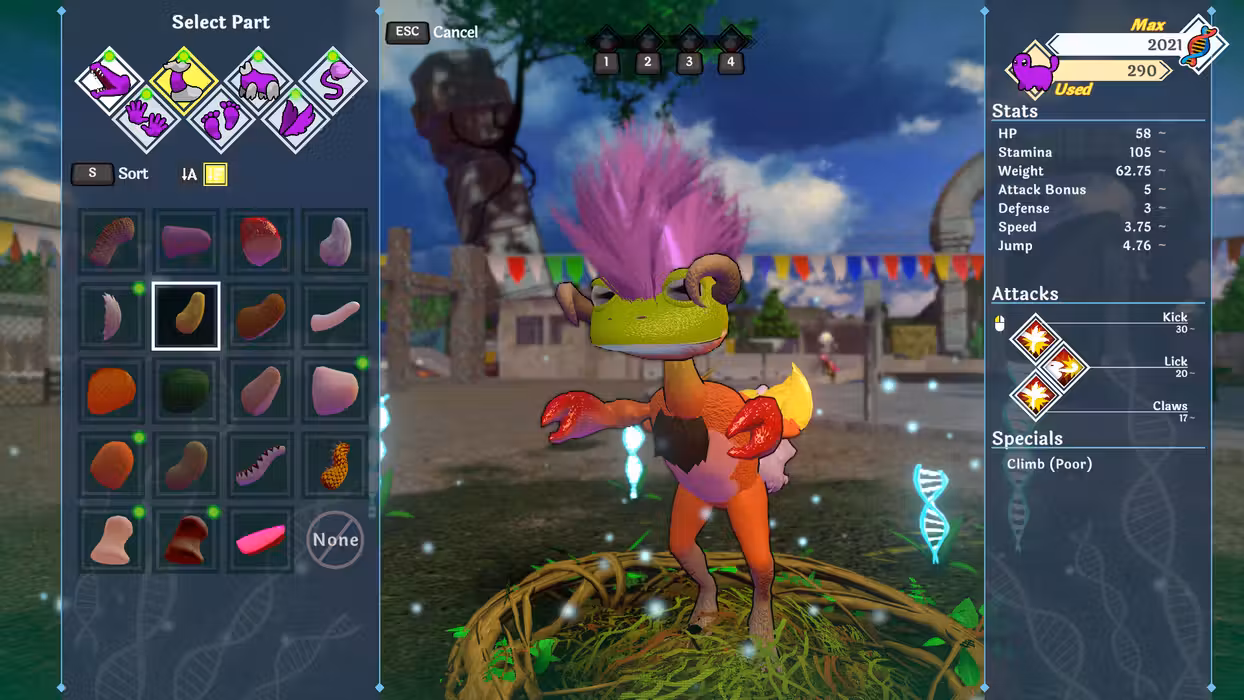
Task: Toggle the alphabetical sort order icon
Action: click(189, 174)
